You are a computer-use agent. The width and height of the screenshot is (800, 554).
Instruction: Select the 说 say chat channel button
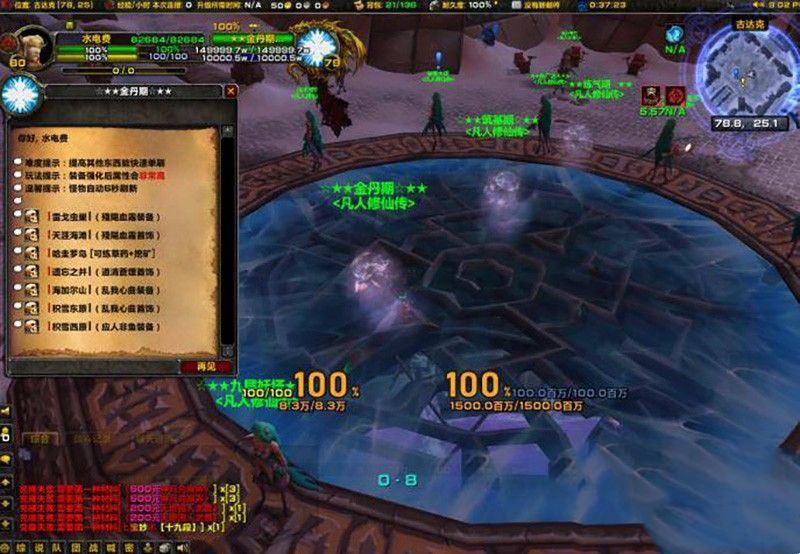(39, 547)
